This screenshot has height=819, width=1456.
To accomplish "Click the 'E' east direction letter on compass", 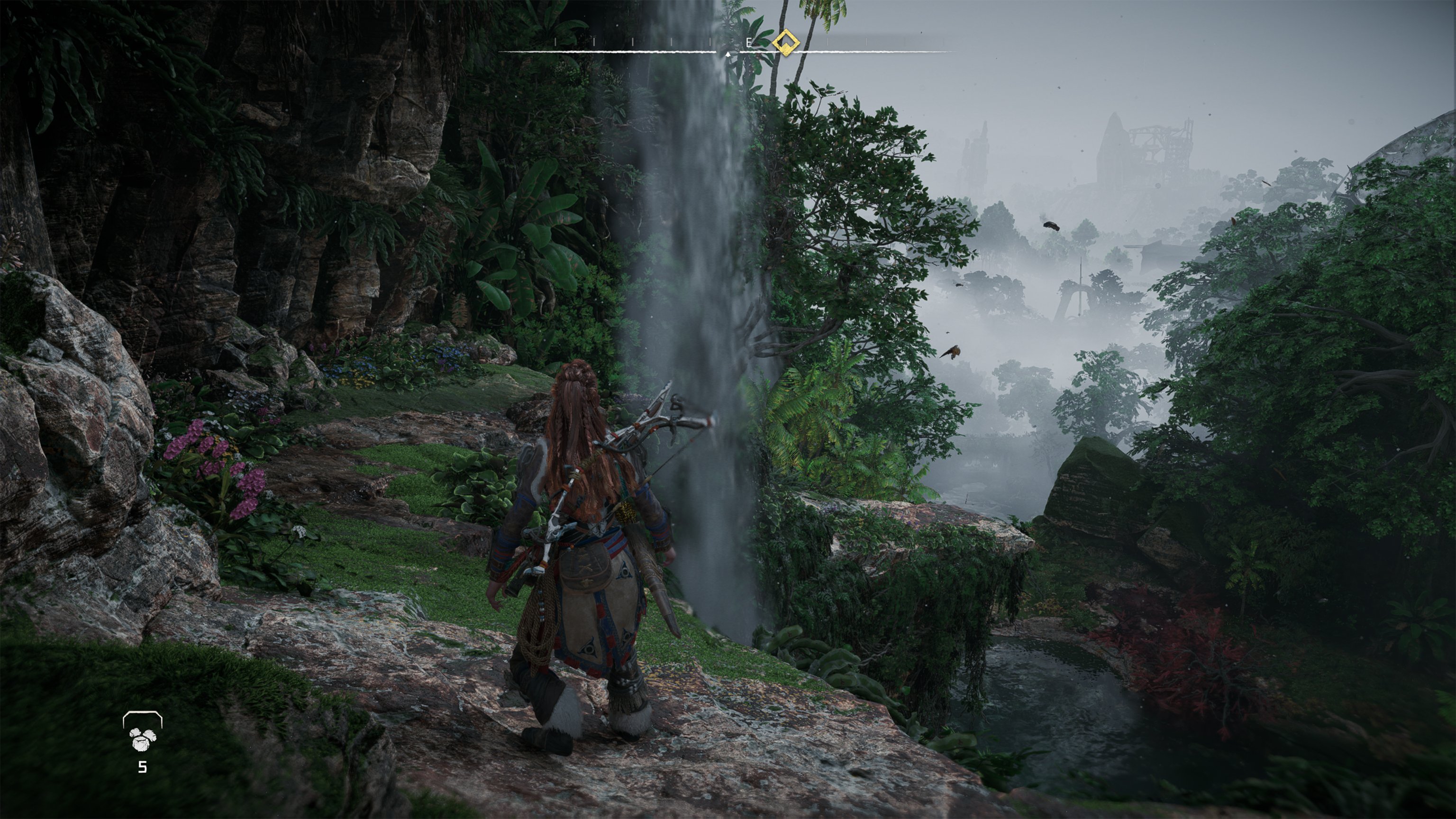I will coord(748,42).
